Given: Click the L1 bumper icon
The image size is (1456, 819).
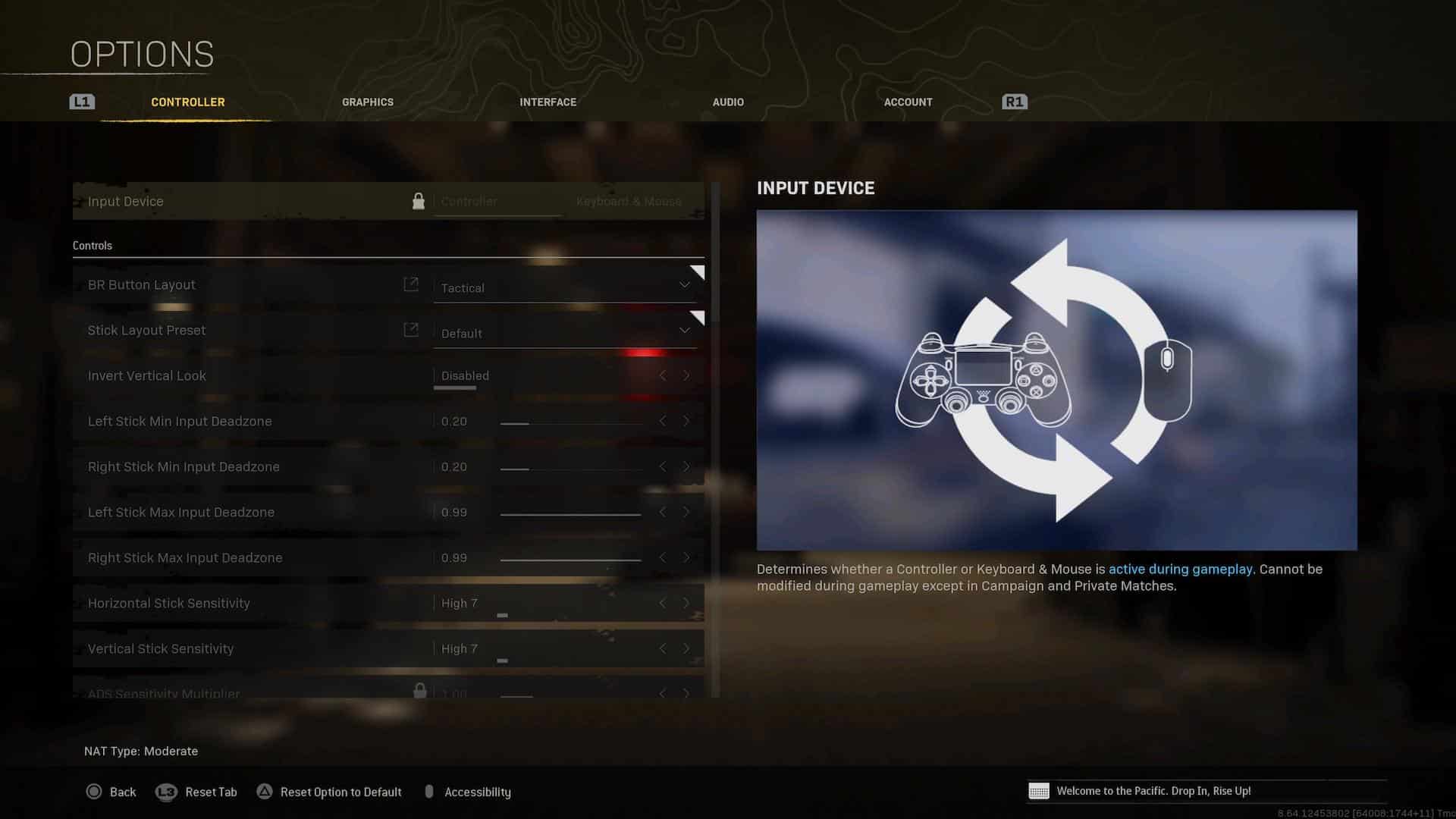Looking at the screenshot, I should [81, 101].
